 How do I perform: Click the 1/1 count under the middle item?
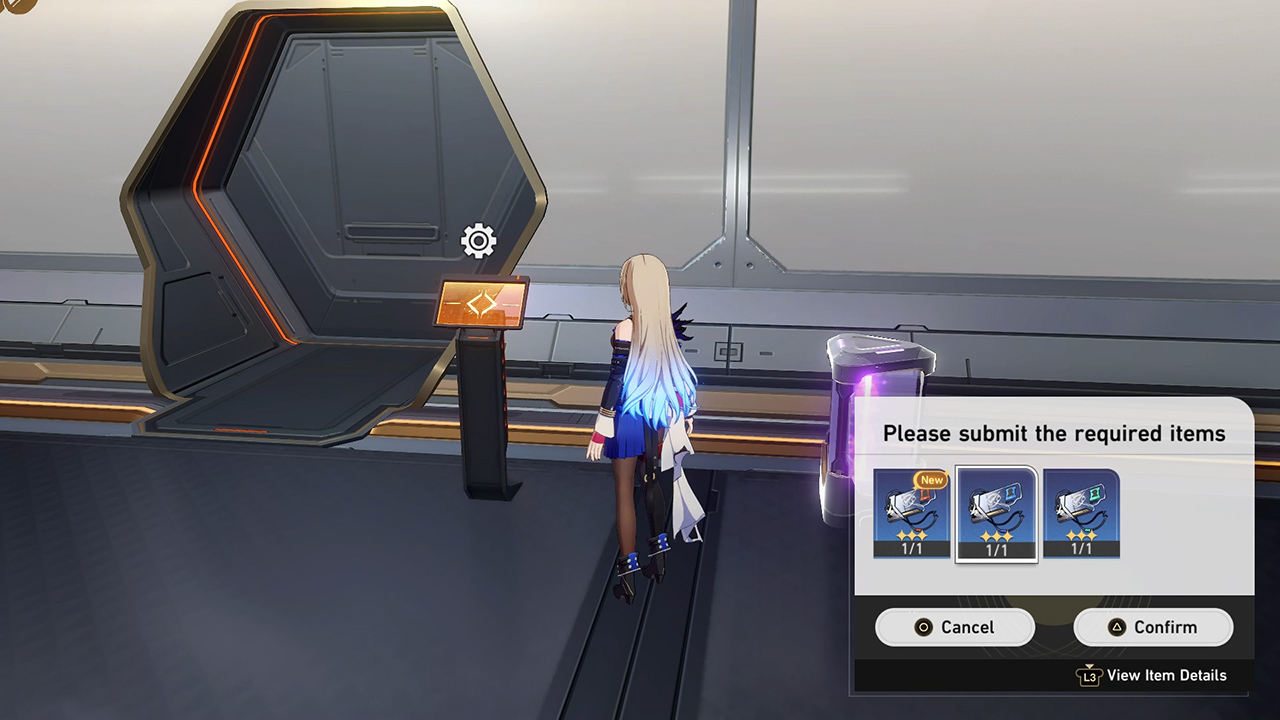pos(997,549)
